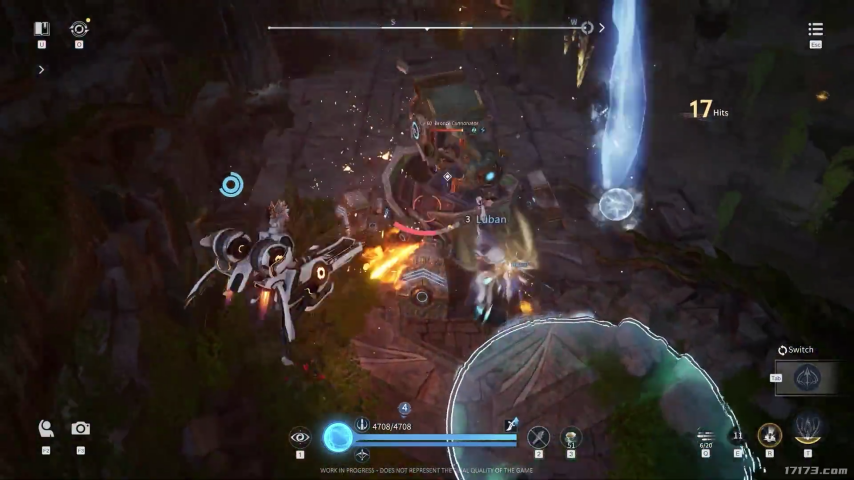The image size is (854, 480).
Task: Click the circular target icon beside the book
Action: pos(79,29)
